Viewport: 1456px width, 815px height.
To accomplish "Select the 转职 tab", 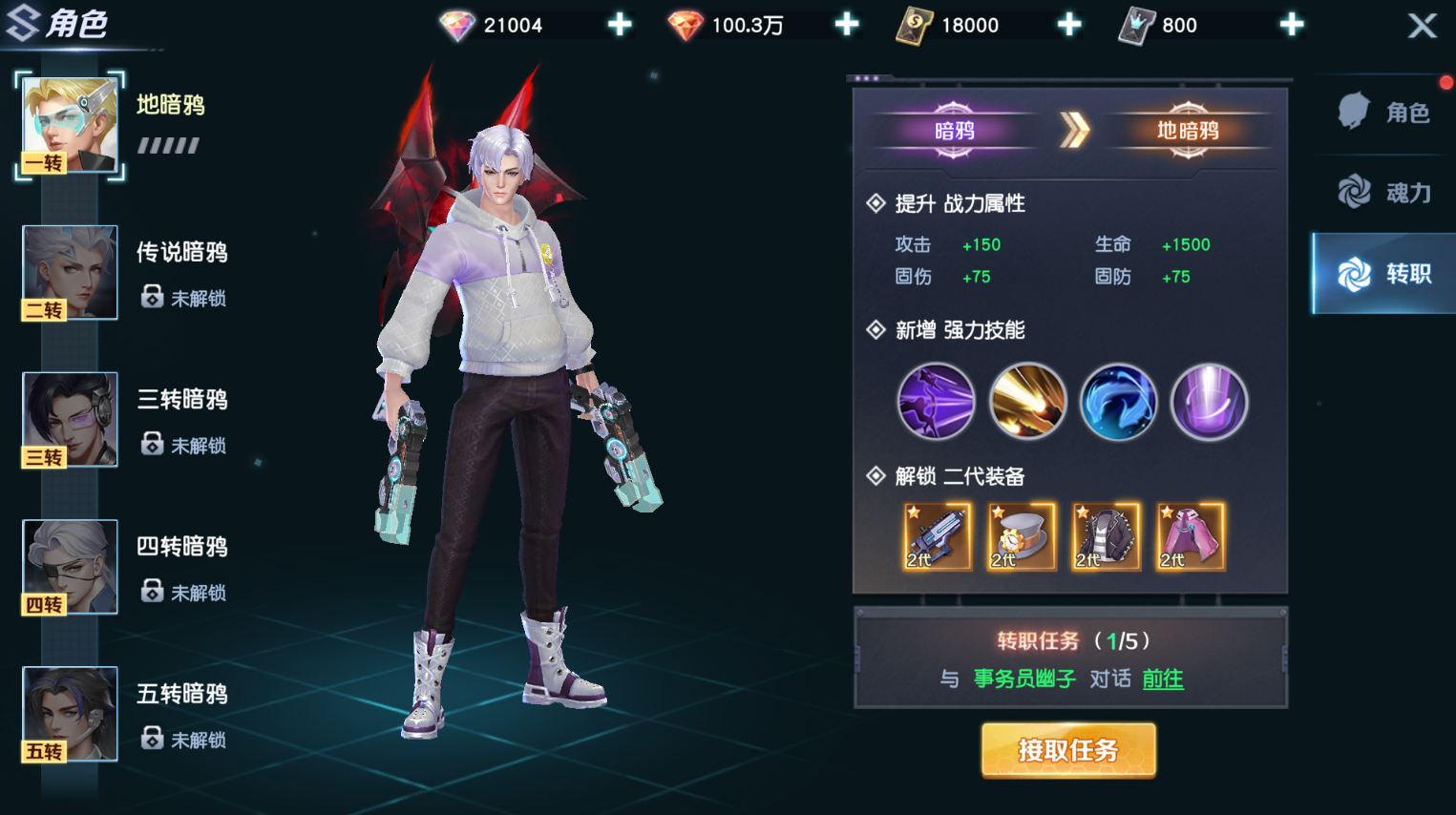I will tap(1386, 274).
